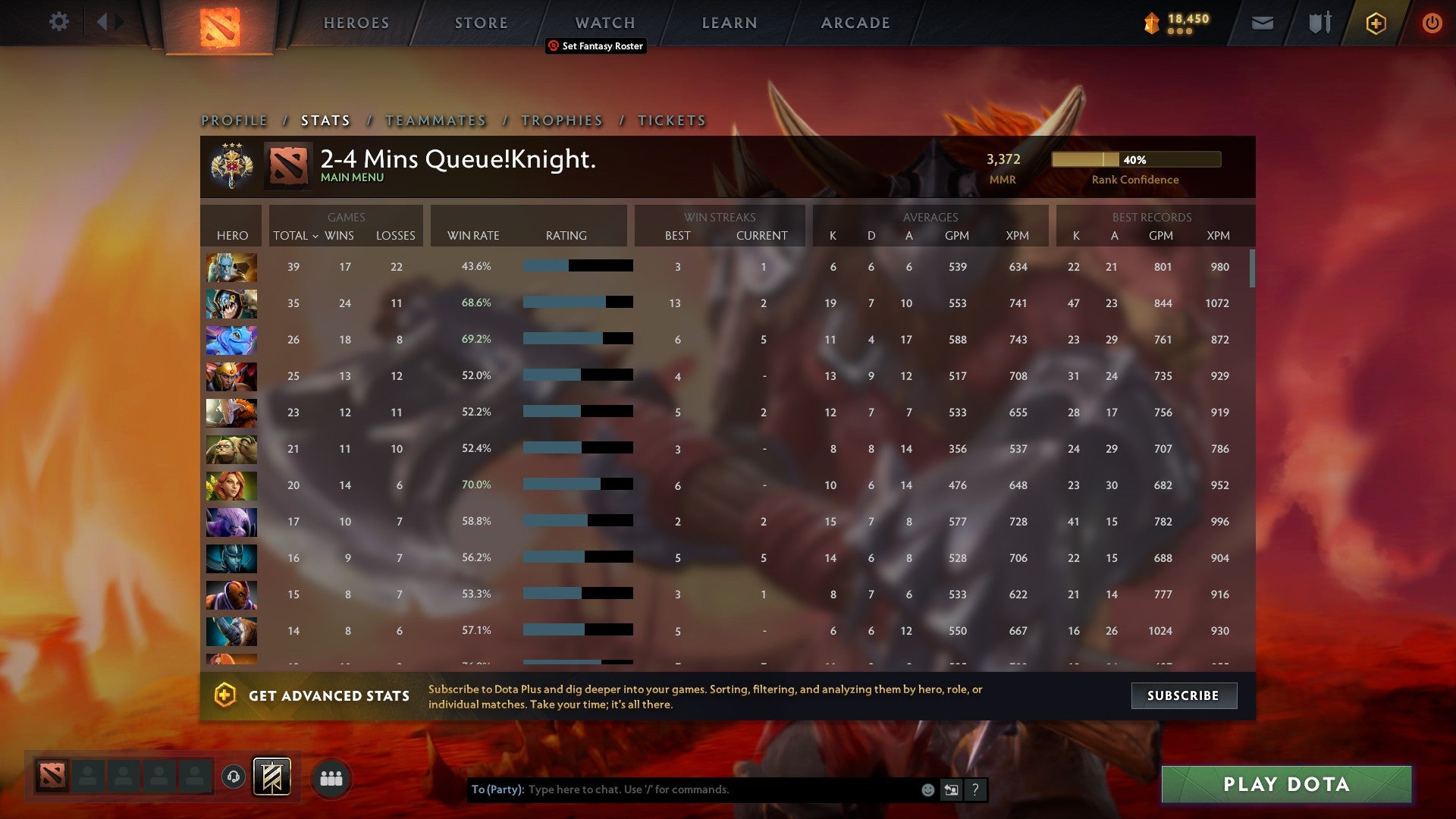Click the Dota Plus hexagon icon
The height and width of the screenshot is (819, 1456).
coord(1376,23)
